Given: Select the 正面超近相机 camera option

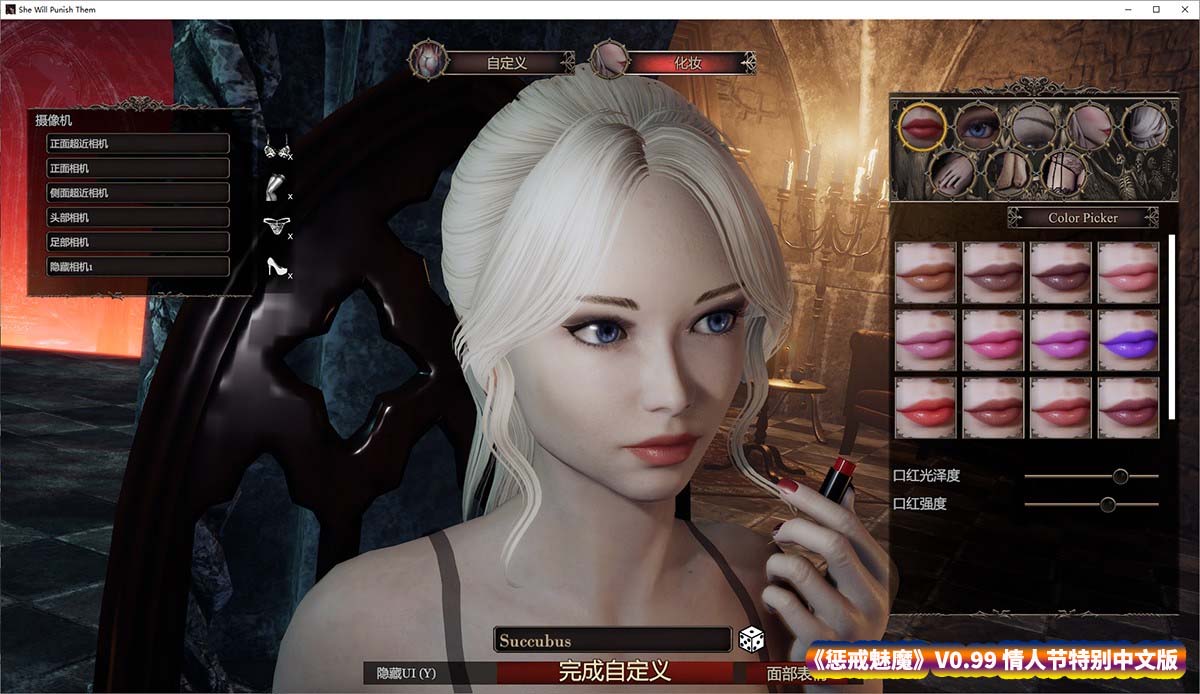Looking at the screenshot, I should 138,143.
